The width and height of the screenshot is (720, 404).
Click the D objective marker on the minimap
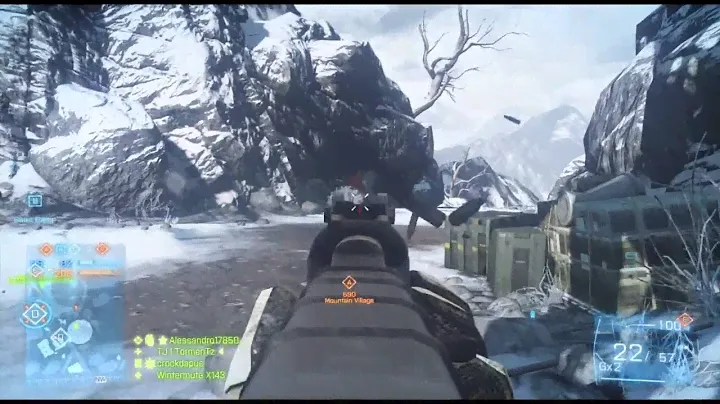(x=36, y=313)
